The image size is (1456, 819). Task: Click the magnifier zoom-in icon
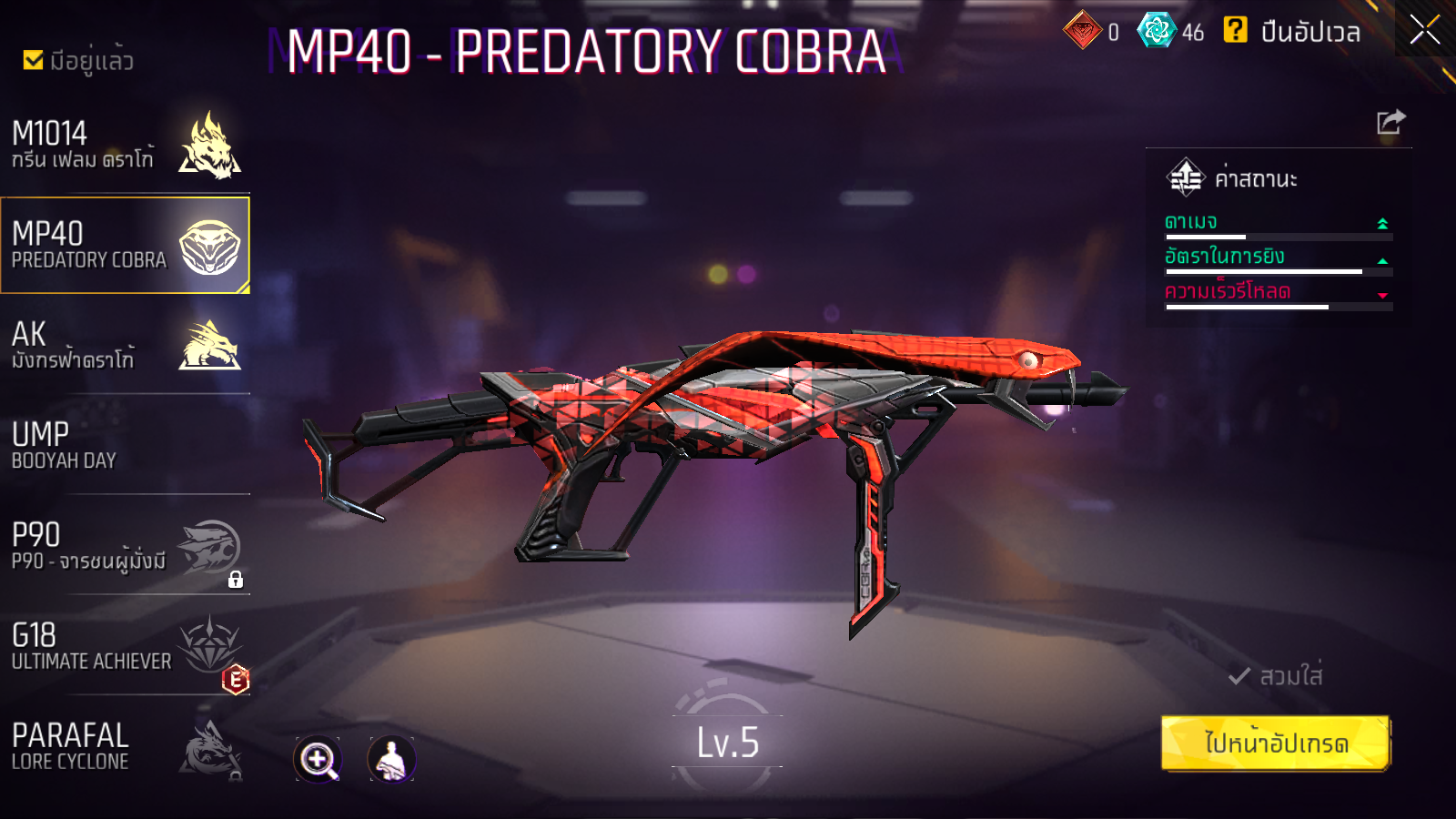pos(318,759)
